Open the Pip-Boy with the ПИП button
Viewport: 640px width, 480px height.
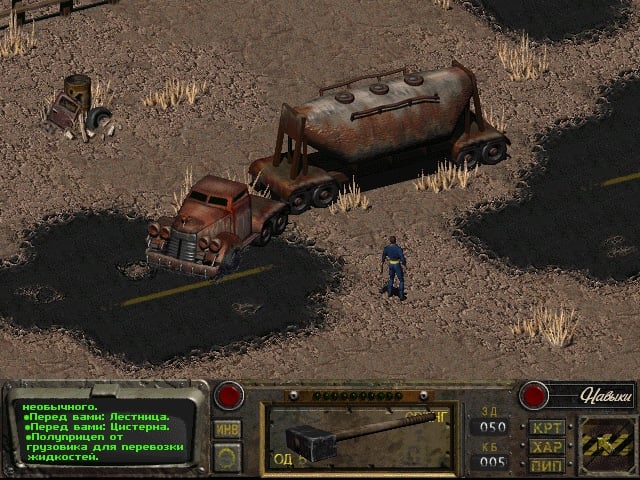[x=547, y=464]
